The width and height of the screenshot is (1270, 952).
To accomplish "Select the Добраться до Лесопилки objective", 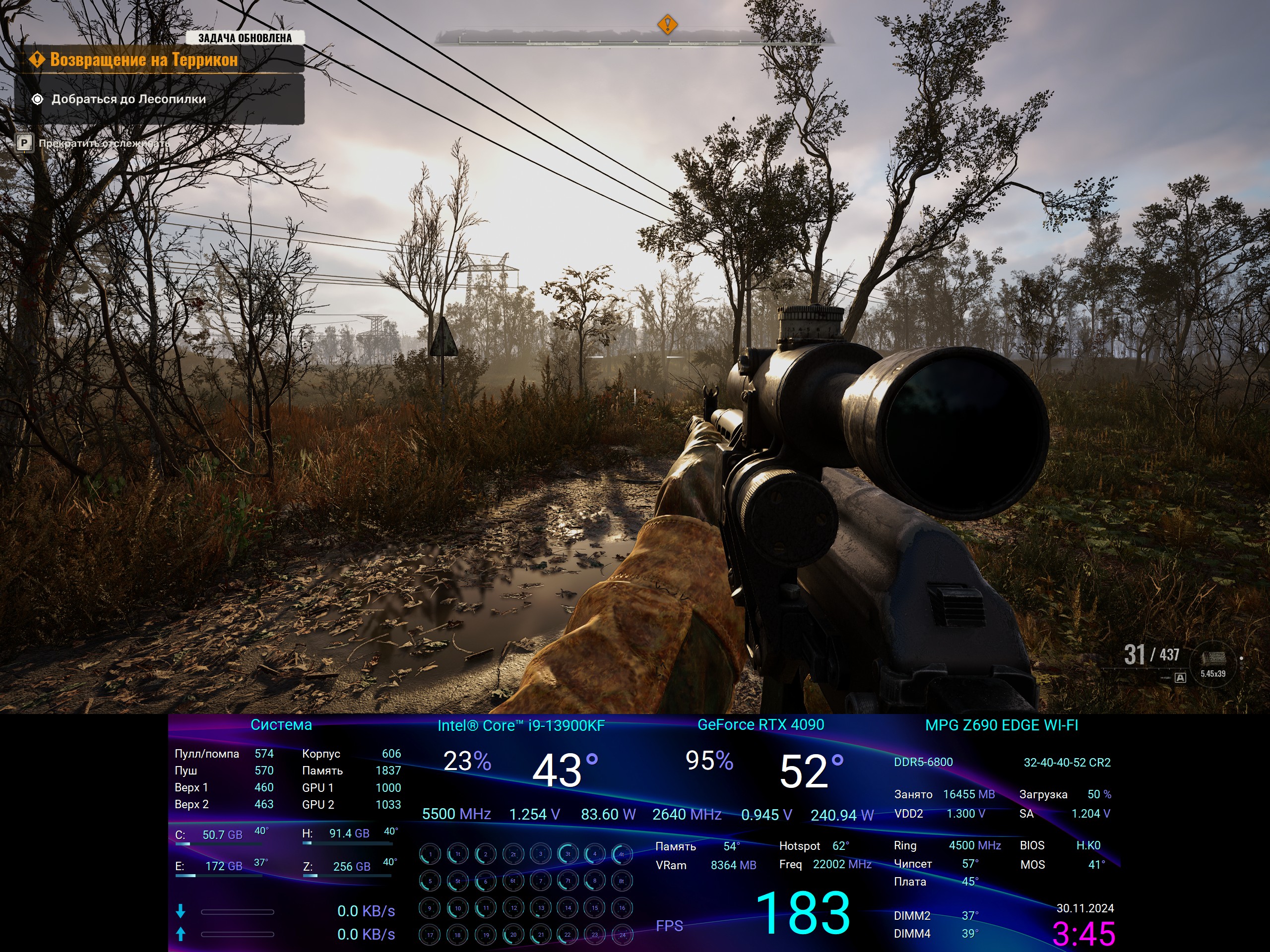I will (128, 99).
